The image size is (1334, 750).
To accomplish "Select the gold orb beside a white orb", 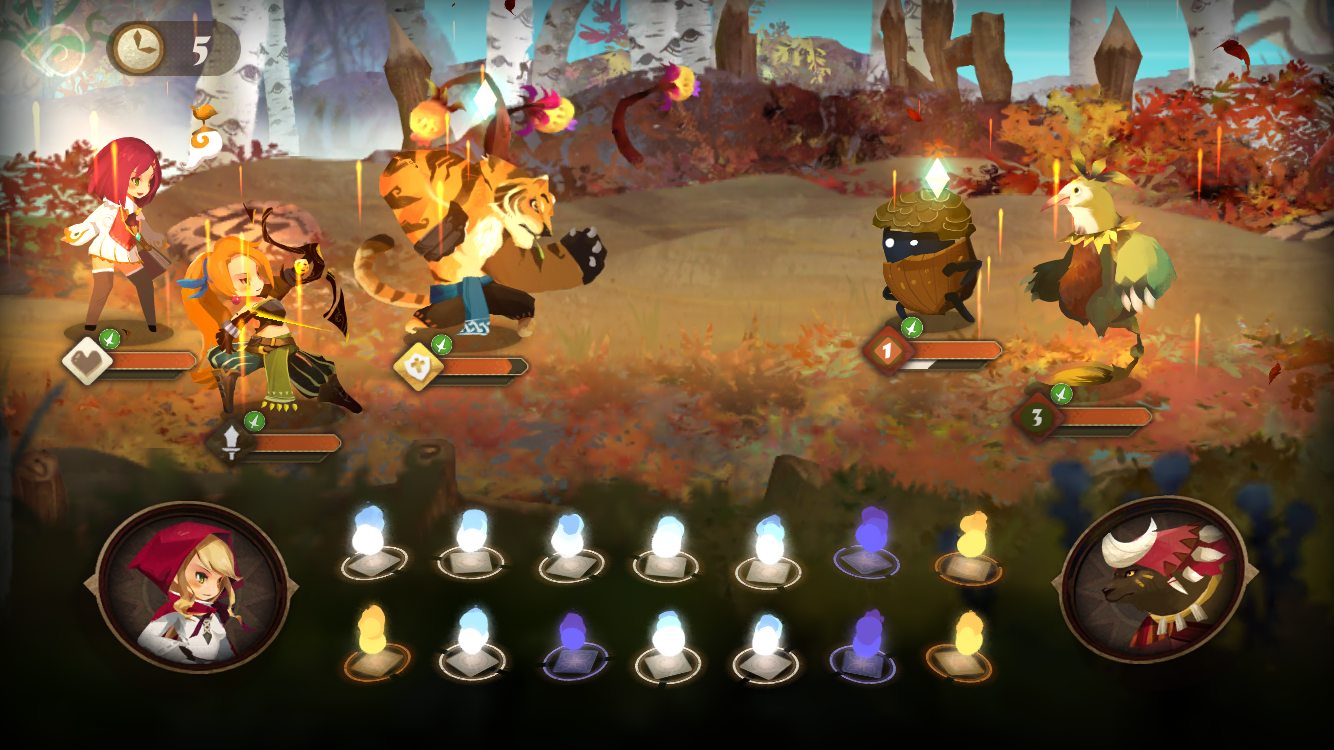I will point(373,640).
